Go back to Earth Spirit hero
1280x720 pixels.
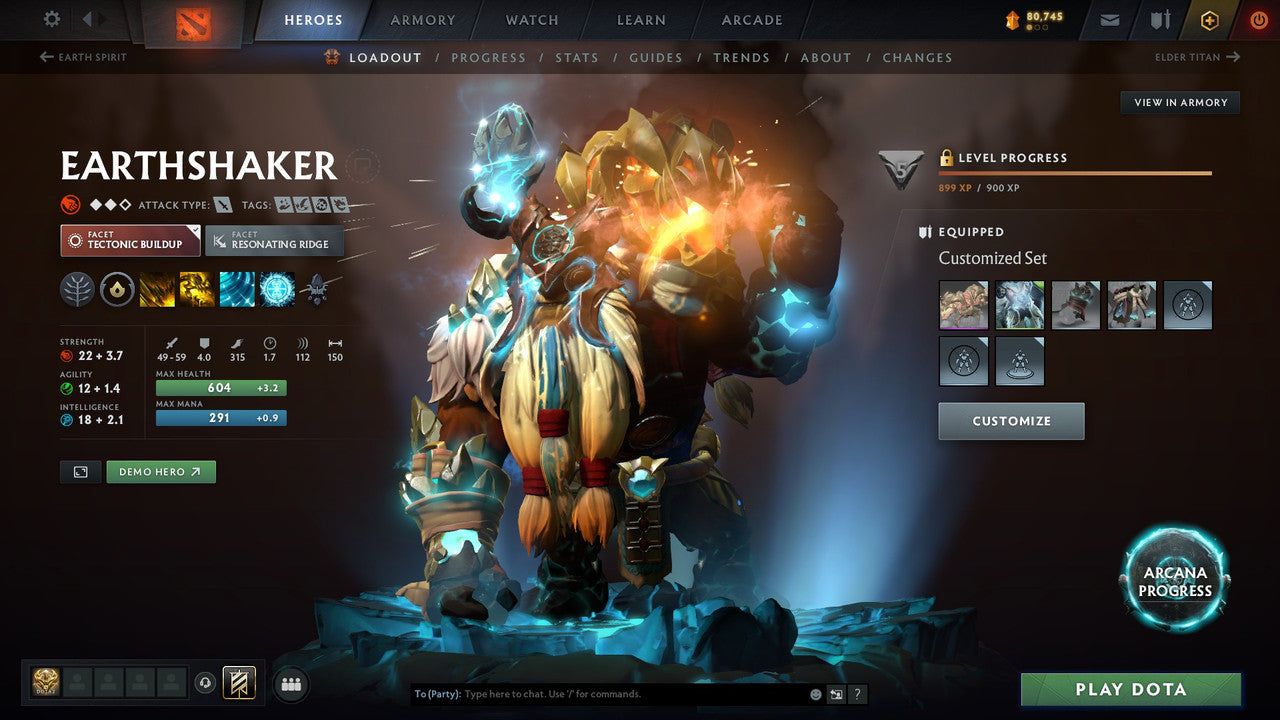coord(82,57)
